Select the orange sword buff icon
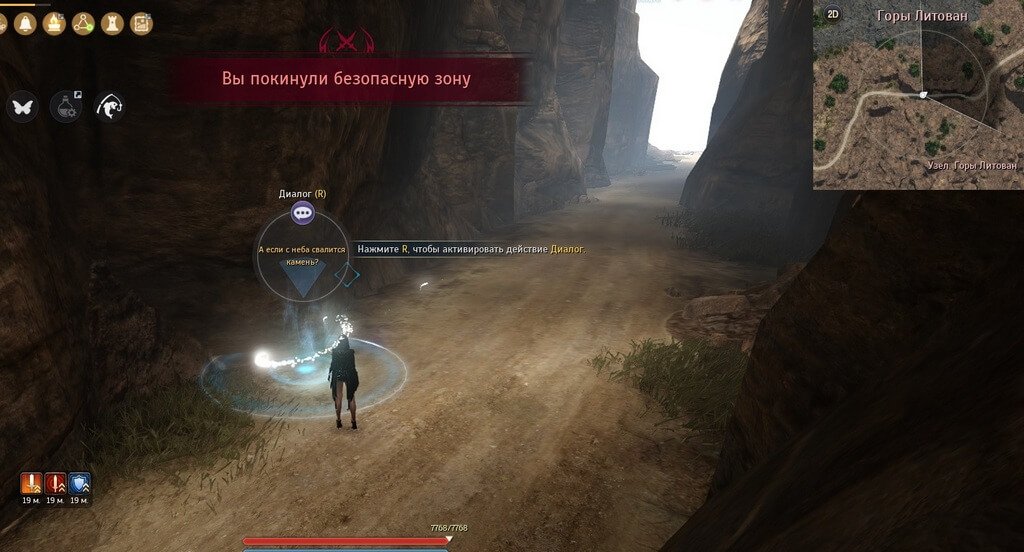This screenshot has height=552, width=1024. point(30,484)
